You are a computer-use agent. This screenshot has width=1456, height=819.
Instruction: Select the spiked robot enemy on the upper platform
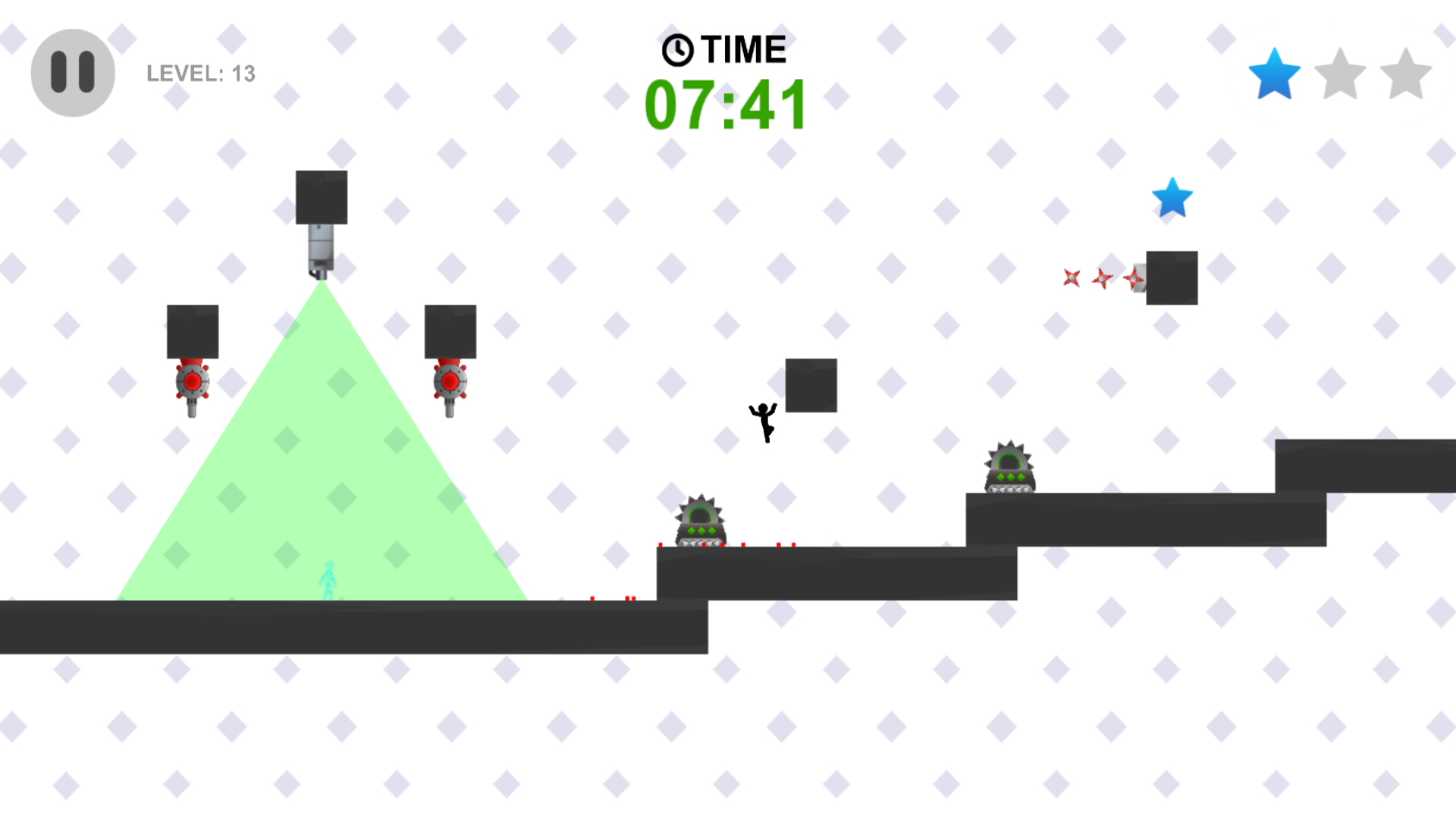(1009, 468)
